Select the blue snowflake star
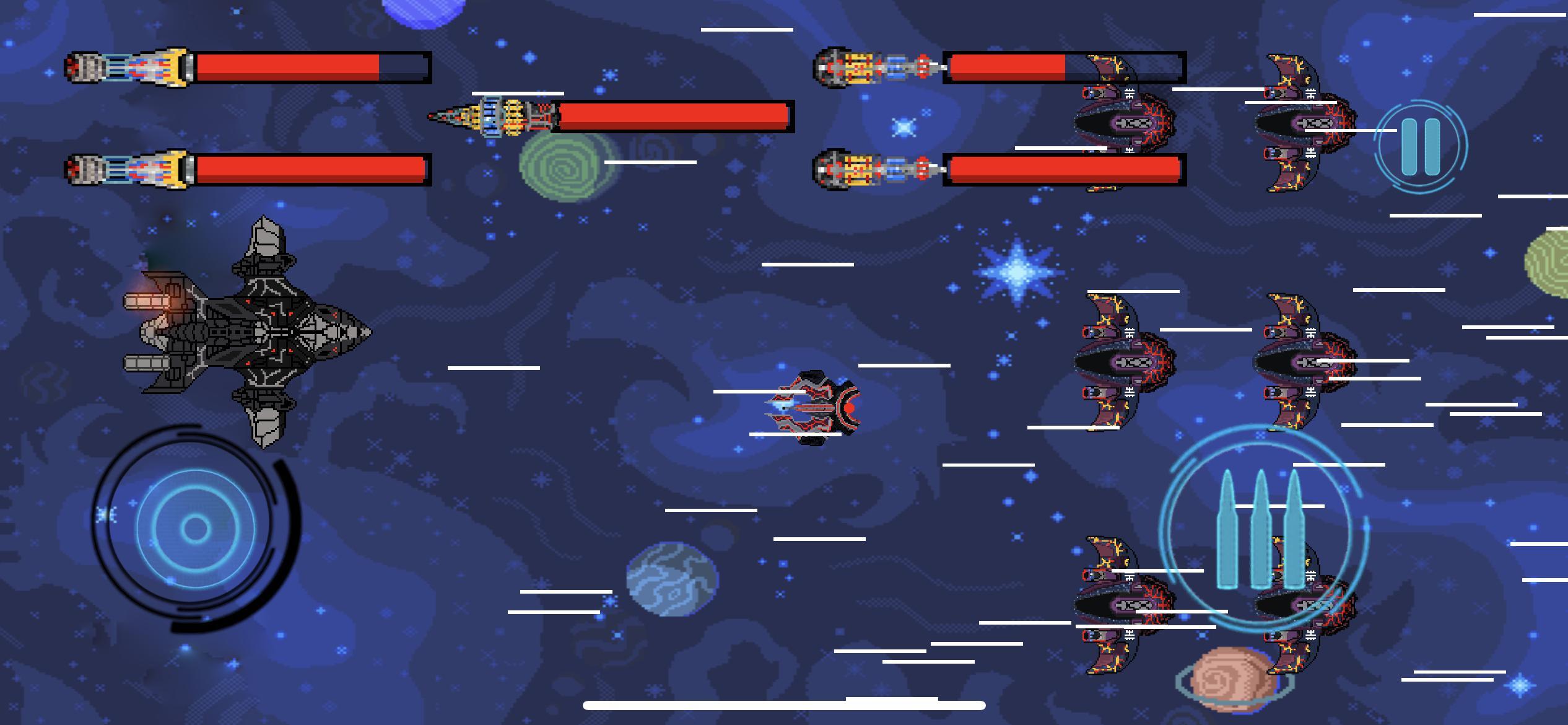This screenshot has width=1568, height=725. coord(1016,273)
